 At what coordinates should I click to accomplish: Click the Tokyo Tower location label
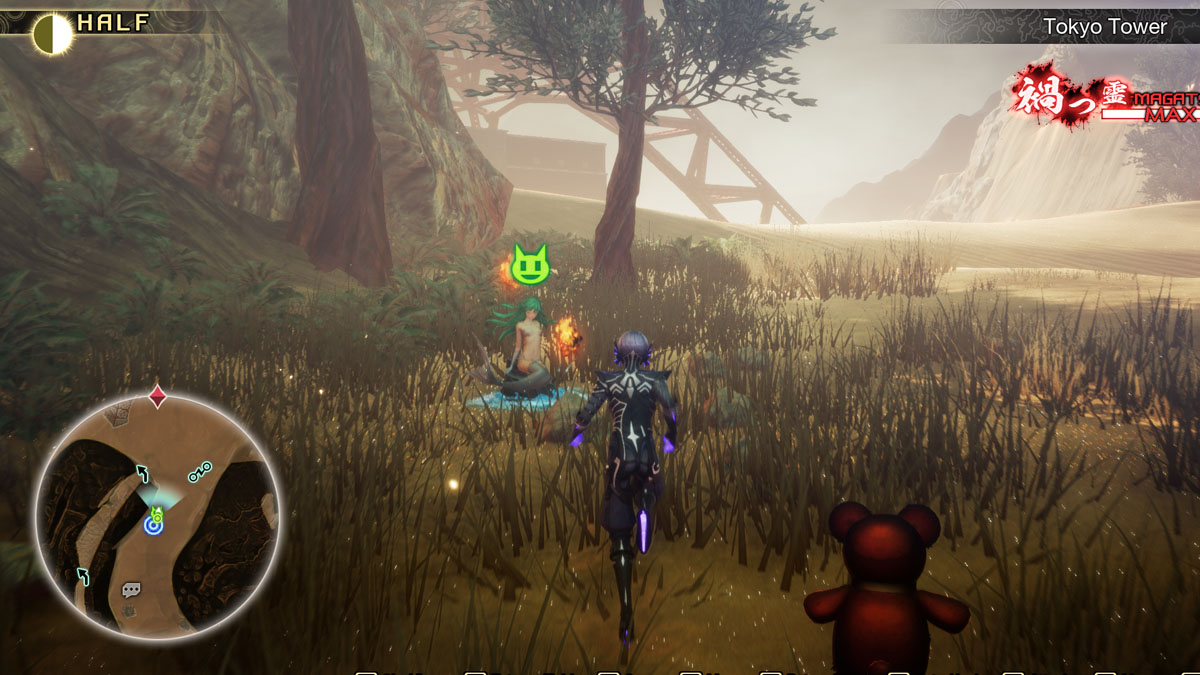(x=1104, y=27)
